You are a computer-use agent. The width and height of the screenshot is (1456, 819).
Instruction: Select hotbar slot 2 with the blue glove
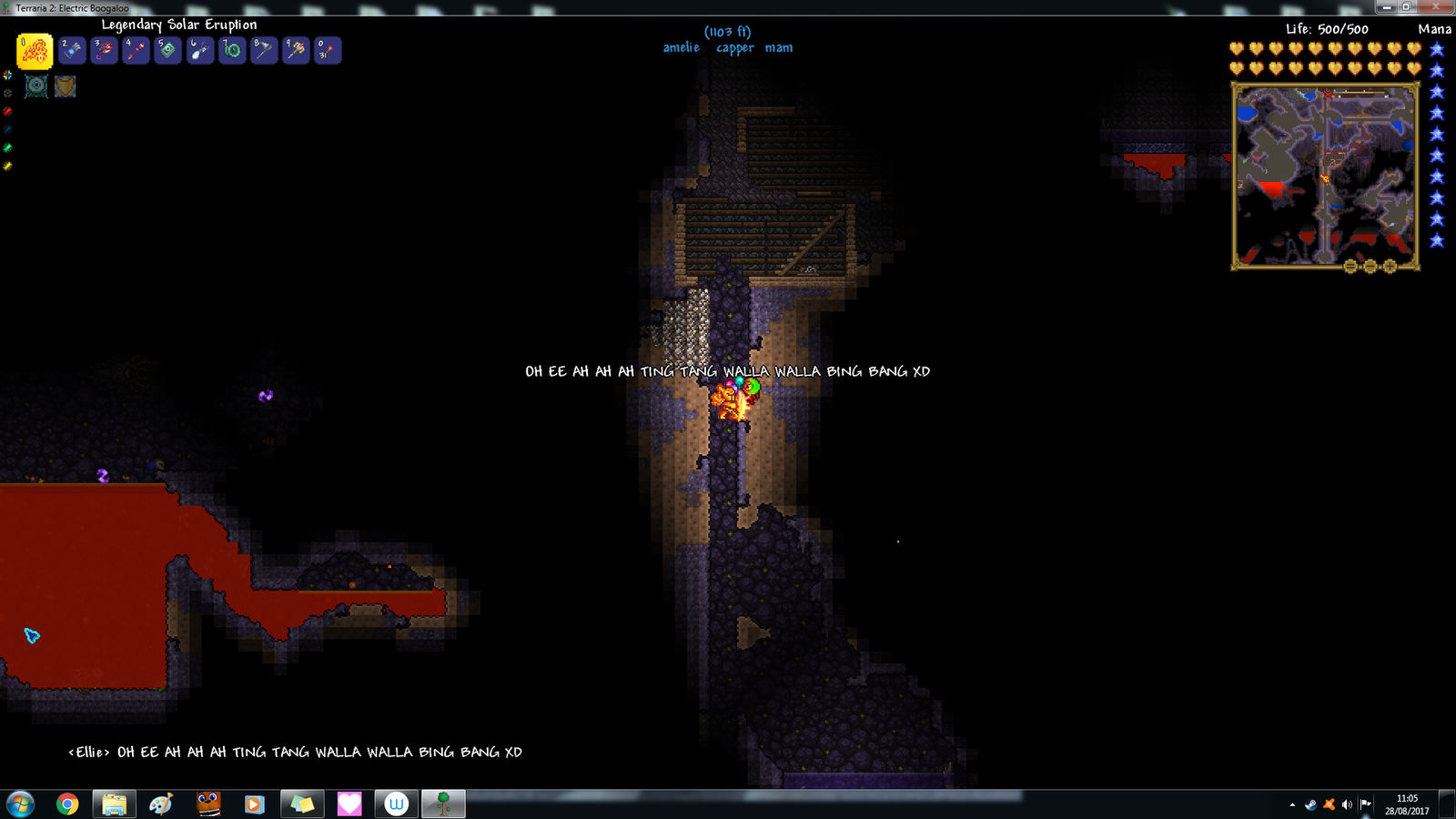[72, 50]
